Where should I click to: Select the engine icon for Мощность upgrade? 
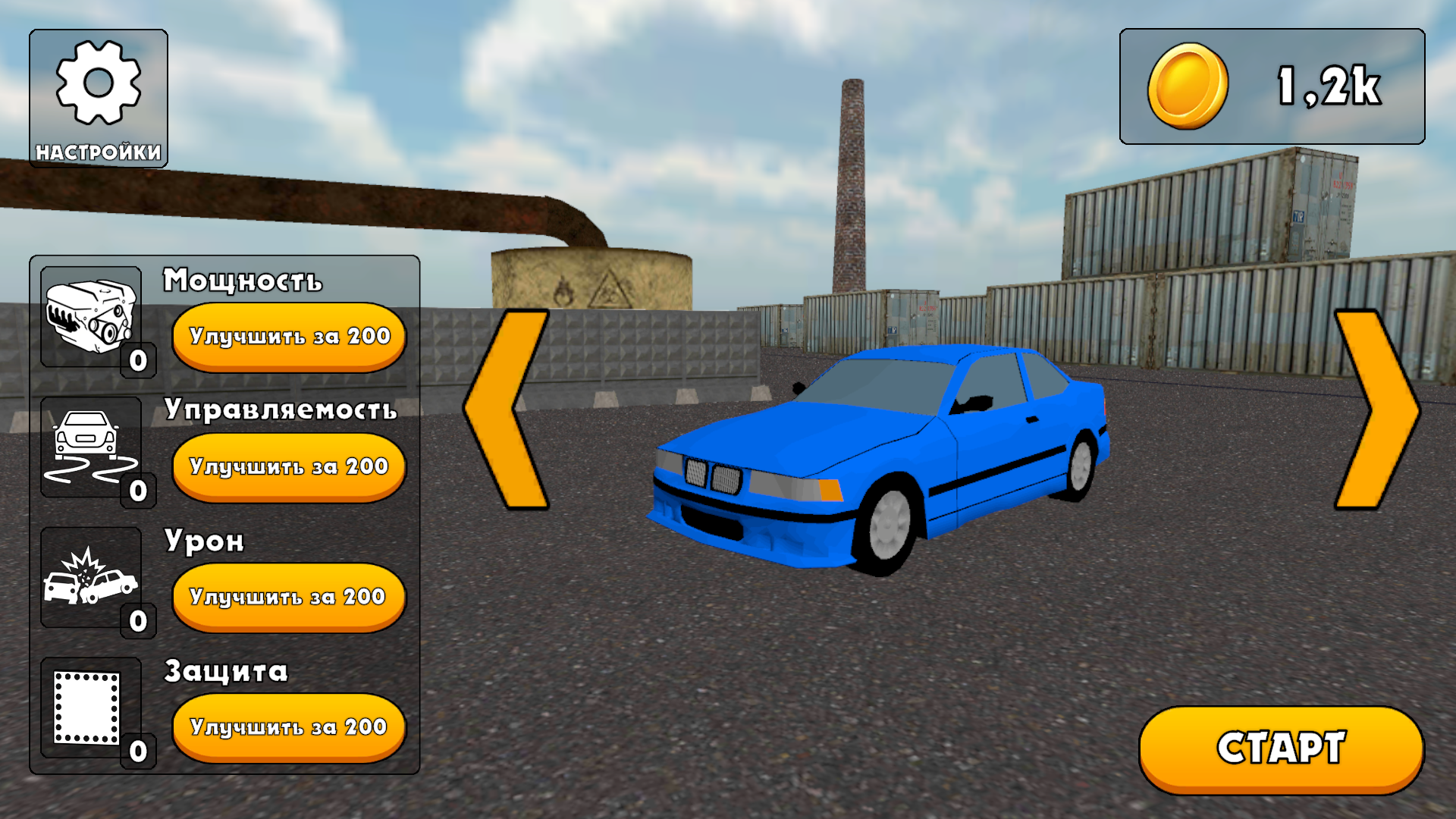tap(91, 318)
